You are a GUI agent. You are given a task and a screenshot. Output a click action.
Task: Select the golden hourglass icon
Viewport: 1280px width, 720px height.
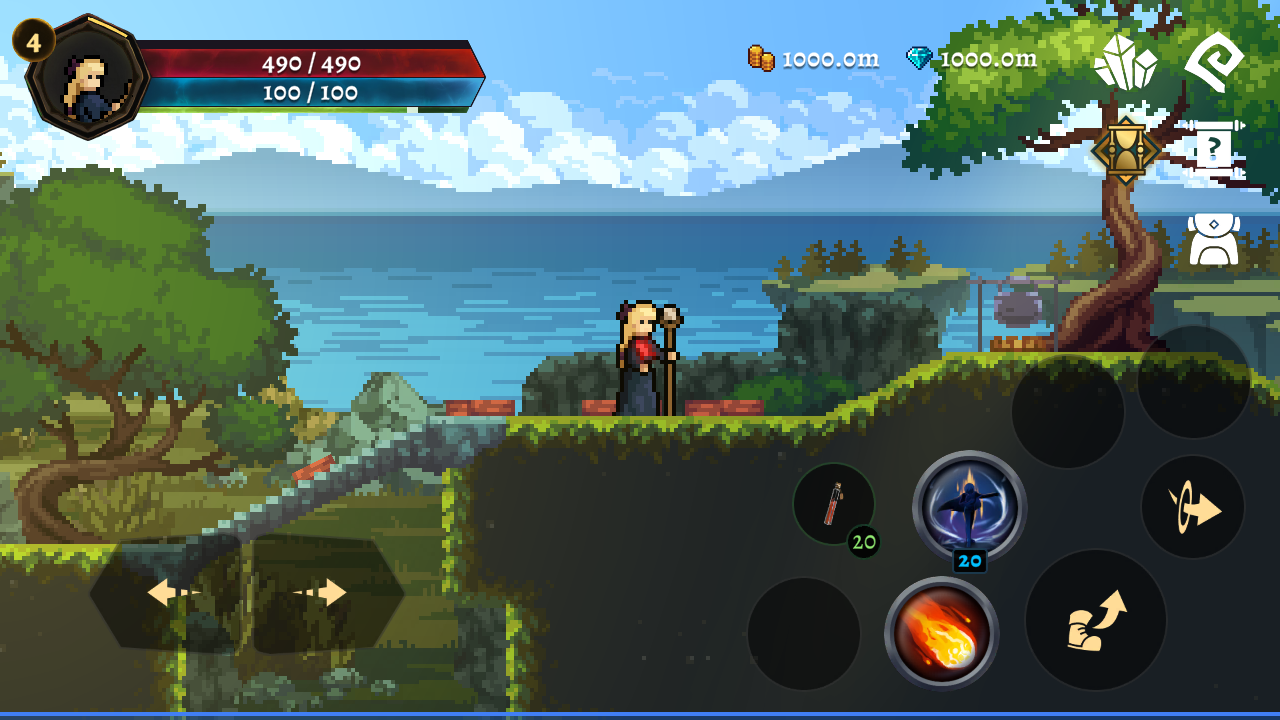pos(1126,151)
